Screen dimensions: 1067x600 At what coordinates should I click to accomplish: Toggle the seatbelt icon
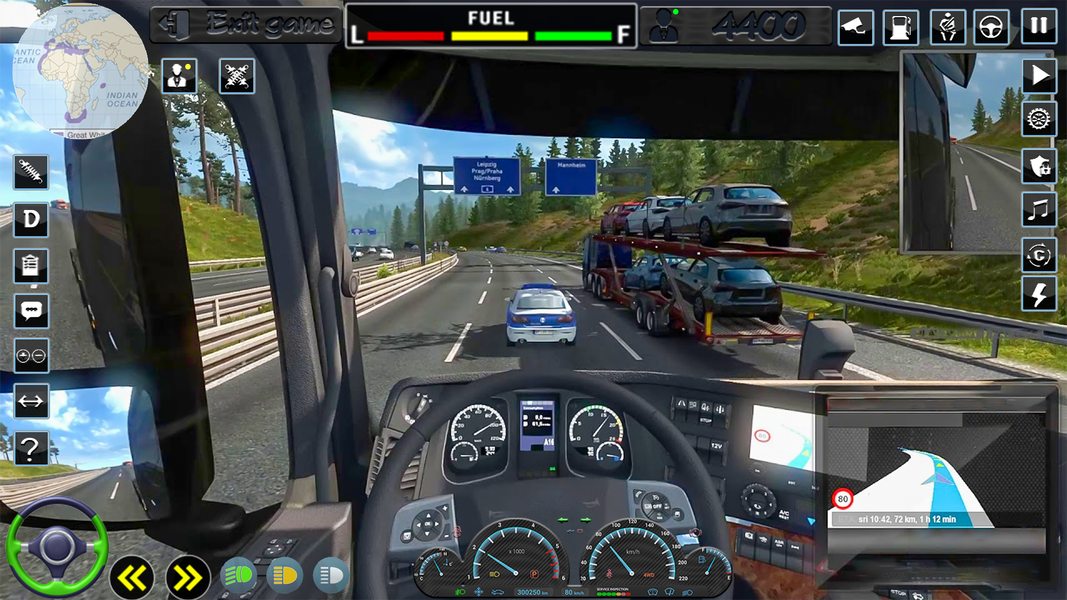click(947, 26)
